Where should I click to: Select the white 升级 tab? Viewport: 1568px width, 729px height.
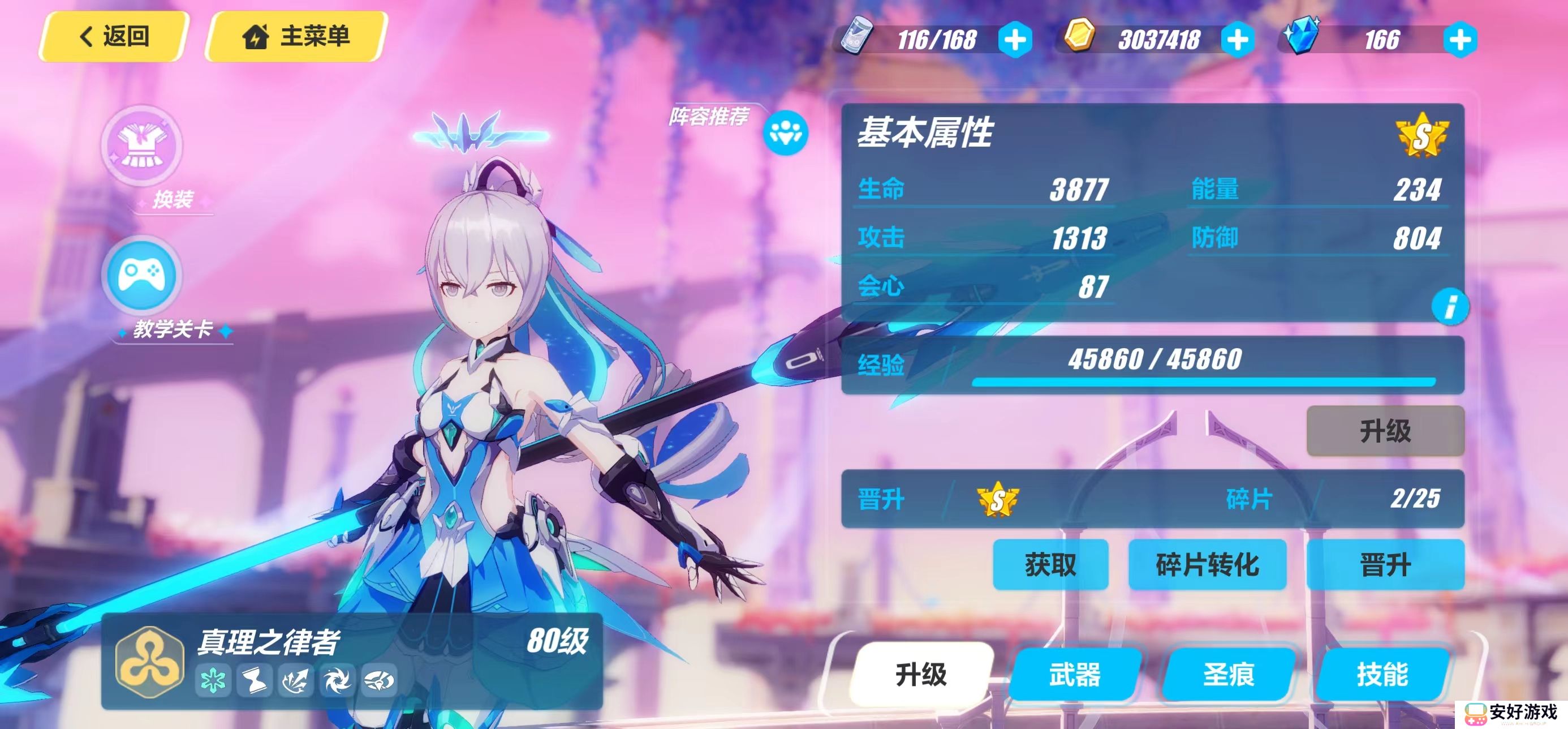(921, 674)
